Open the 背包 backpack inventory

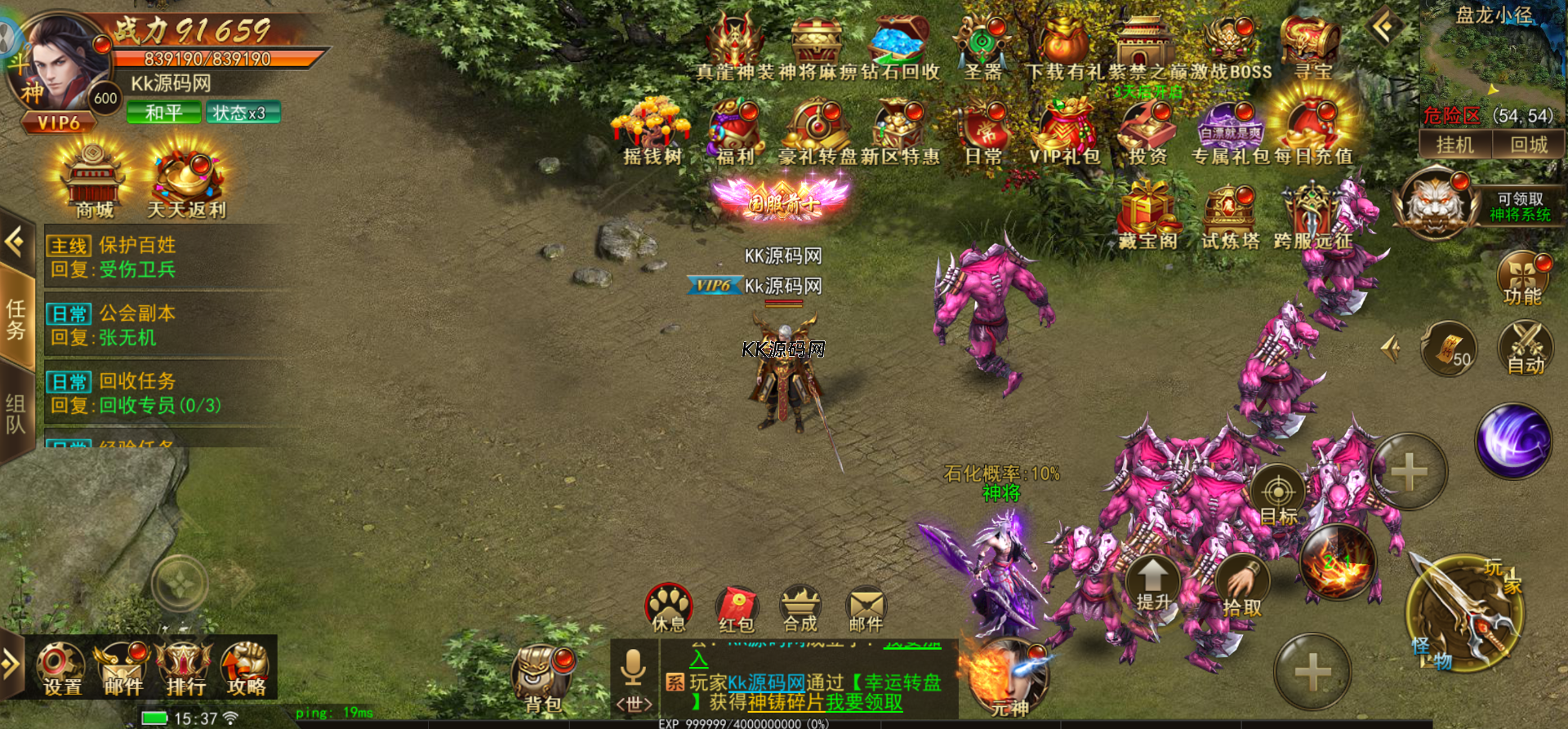tap(541, 678)
